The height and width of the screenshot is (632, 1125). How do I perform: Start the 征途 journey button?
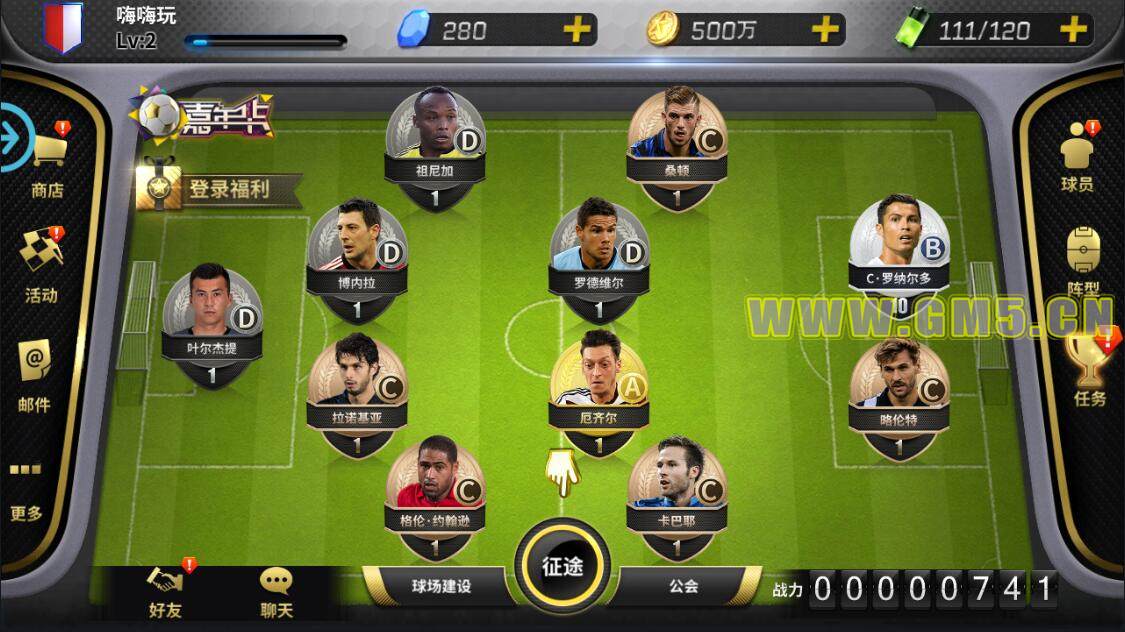tap(562, 567)
